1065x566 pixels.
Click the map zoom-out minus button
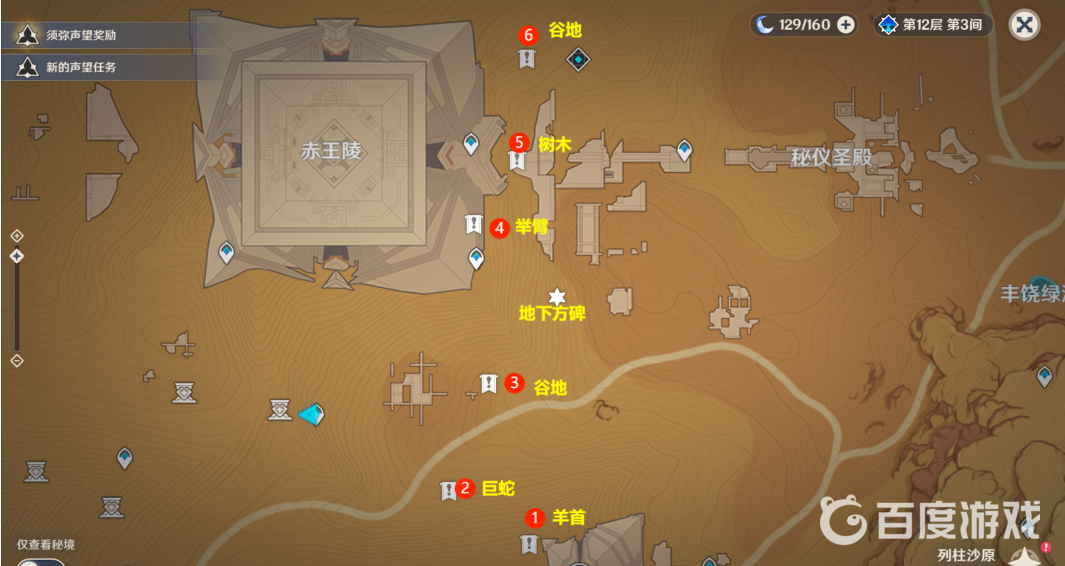click(17, 360)
